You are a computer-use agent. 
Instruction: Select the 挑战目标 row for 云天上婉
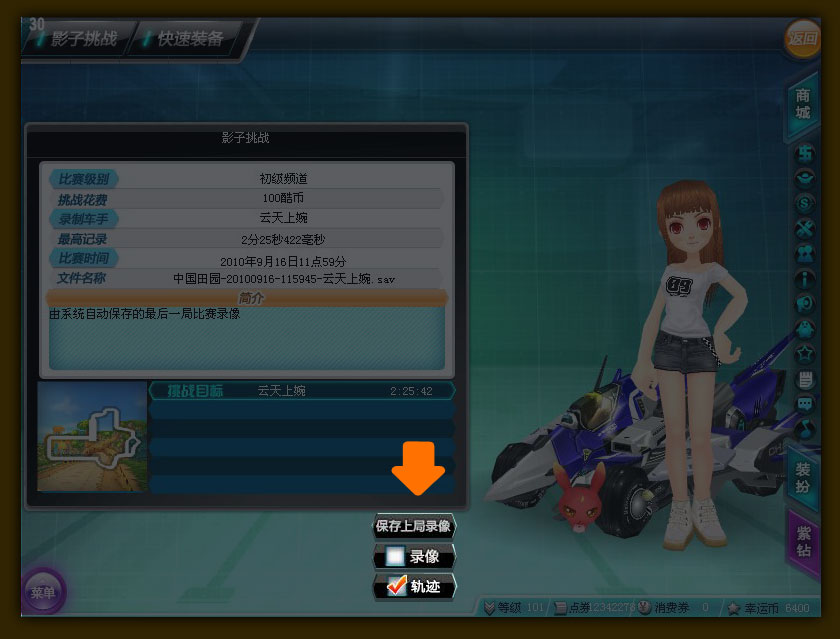300,391
